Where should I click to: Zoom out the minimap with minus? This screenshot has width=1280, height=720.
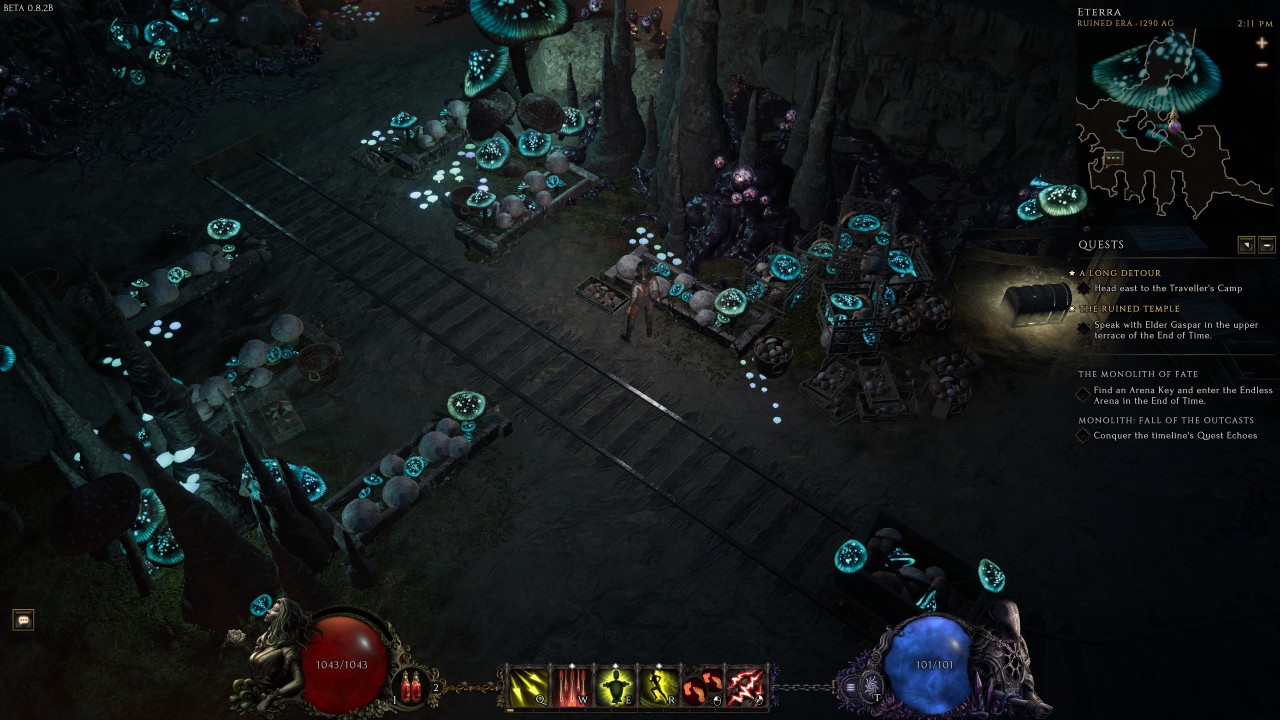(1262, 65)
